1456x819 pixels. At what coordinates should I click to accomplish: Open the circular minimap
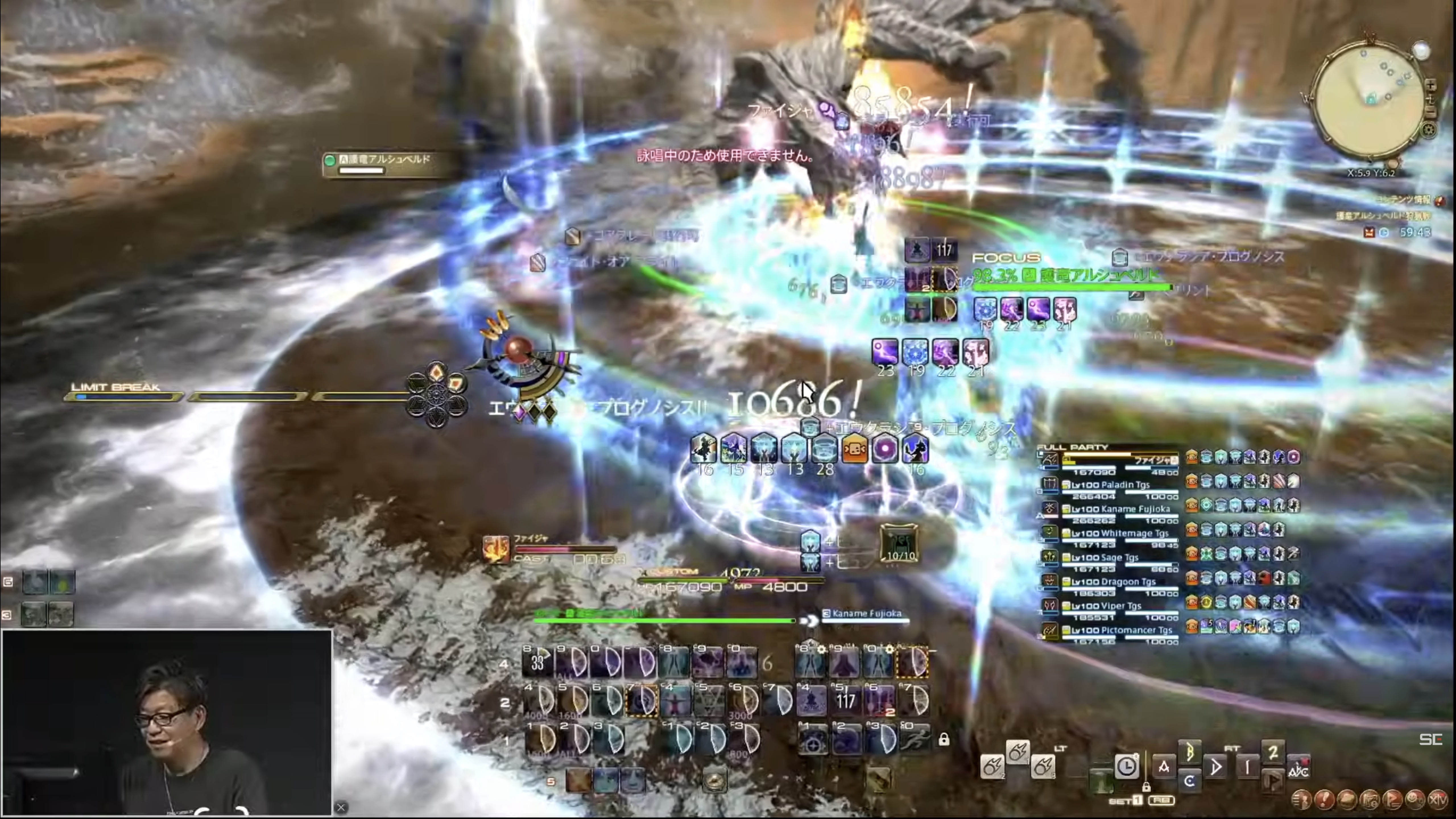coord(1368,102)
